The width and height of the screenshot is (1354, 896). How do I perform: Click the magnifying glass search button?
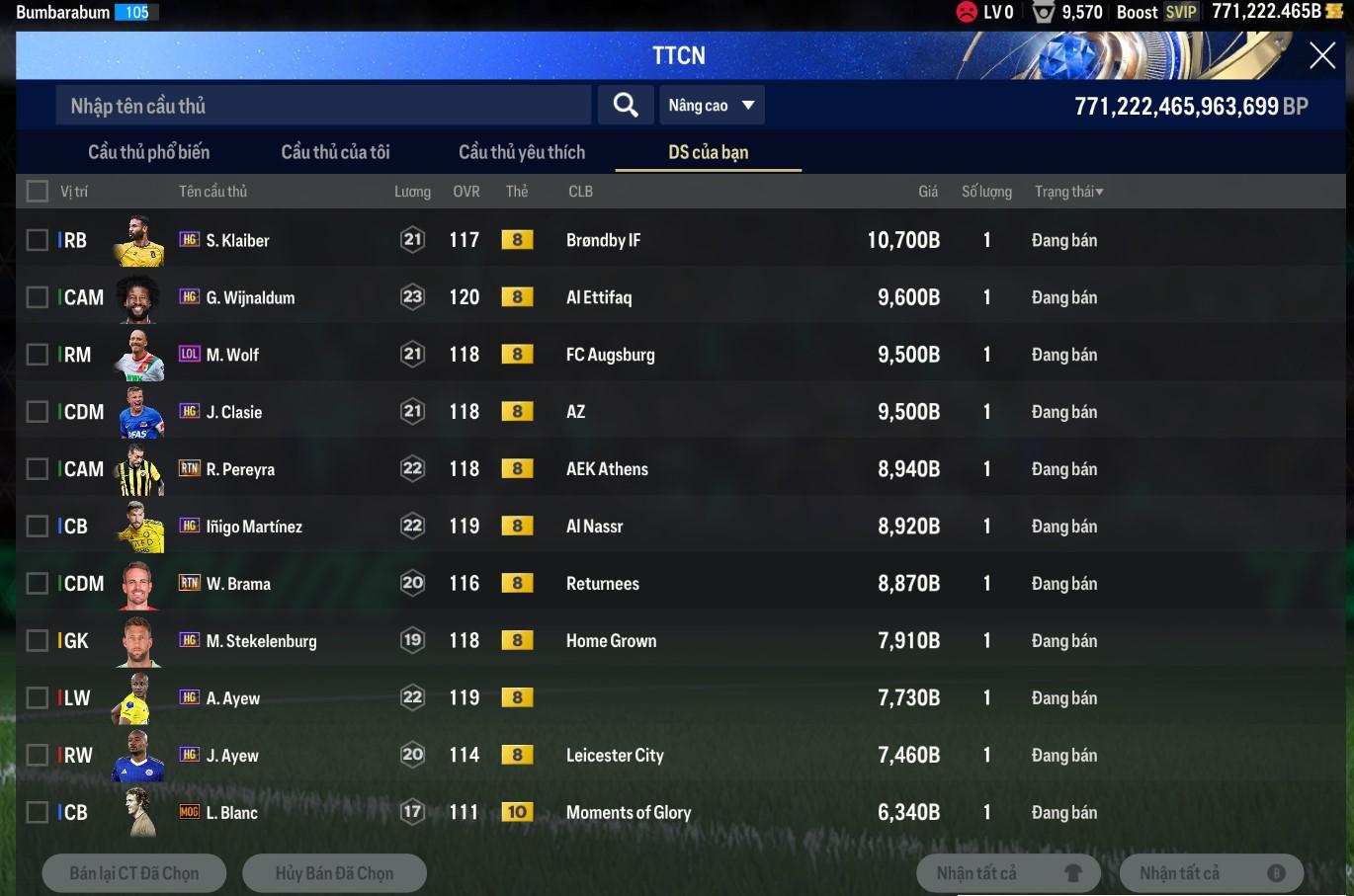(625, 105)
